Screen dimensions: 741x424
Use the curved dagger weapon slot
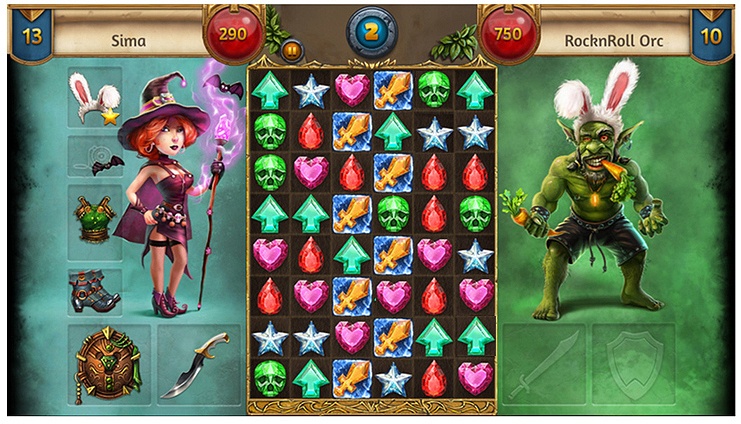199,363
